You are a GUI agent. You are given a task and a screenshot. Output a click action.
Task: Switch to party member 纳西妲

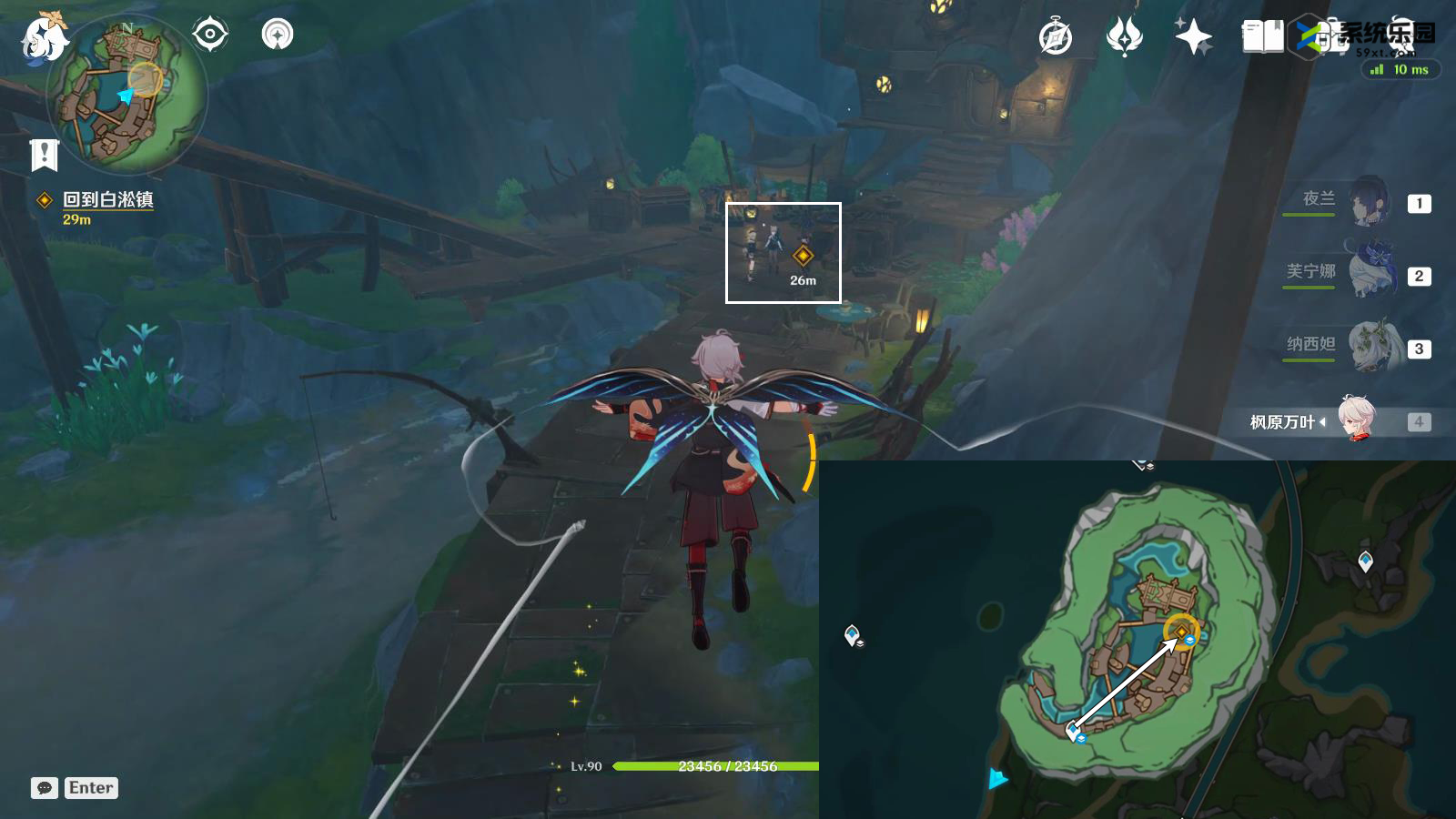[1365, 348]
